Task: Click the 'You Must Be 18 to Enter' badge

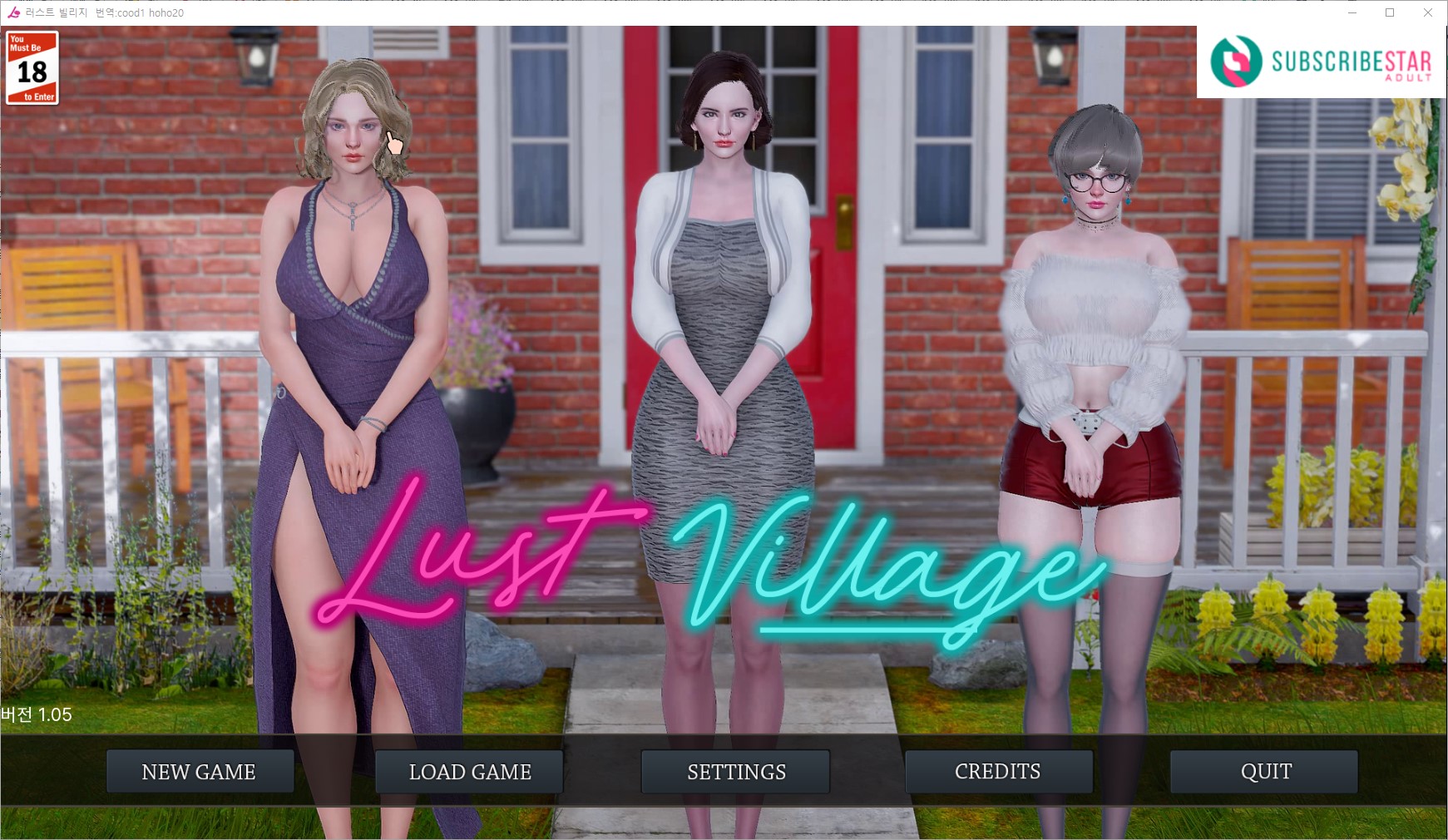Action: tap(32, 67)
